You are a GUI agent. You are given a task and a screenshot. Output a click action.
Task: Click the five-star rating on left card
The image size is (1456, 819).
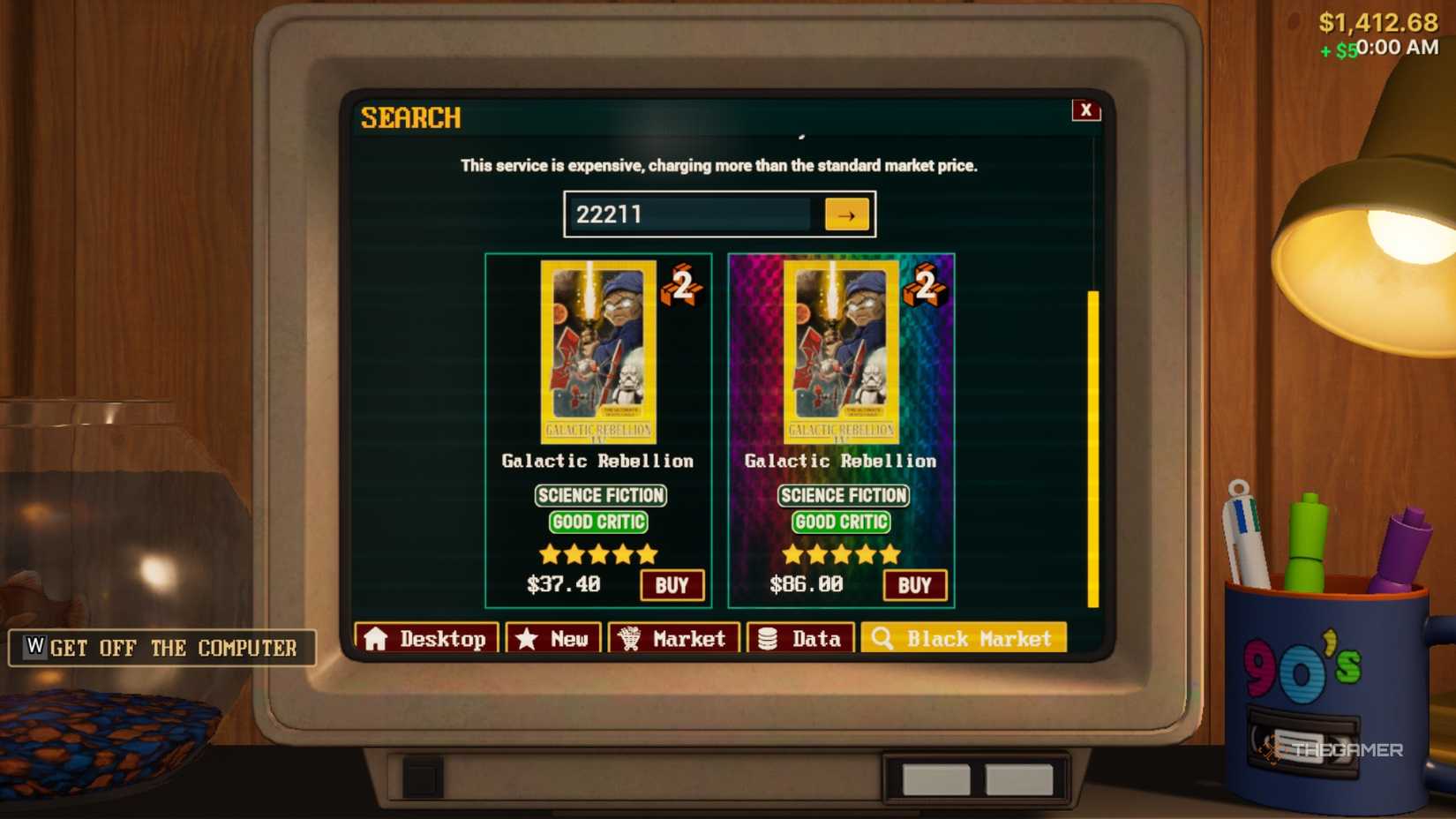[598, 553]
